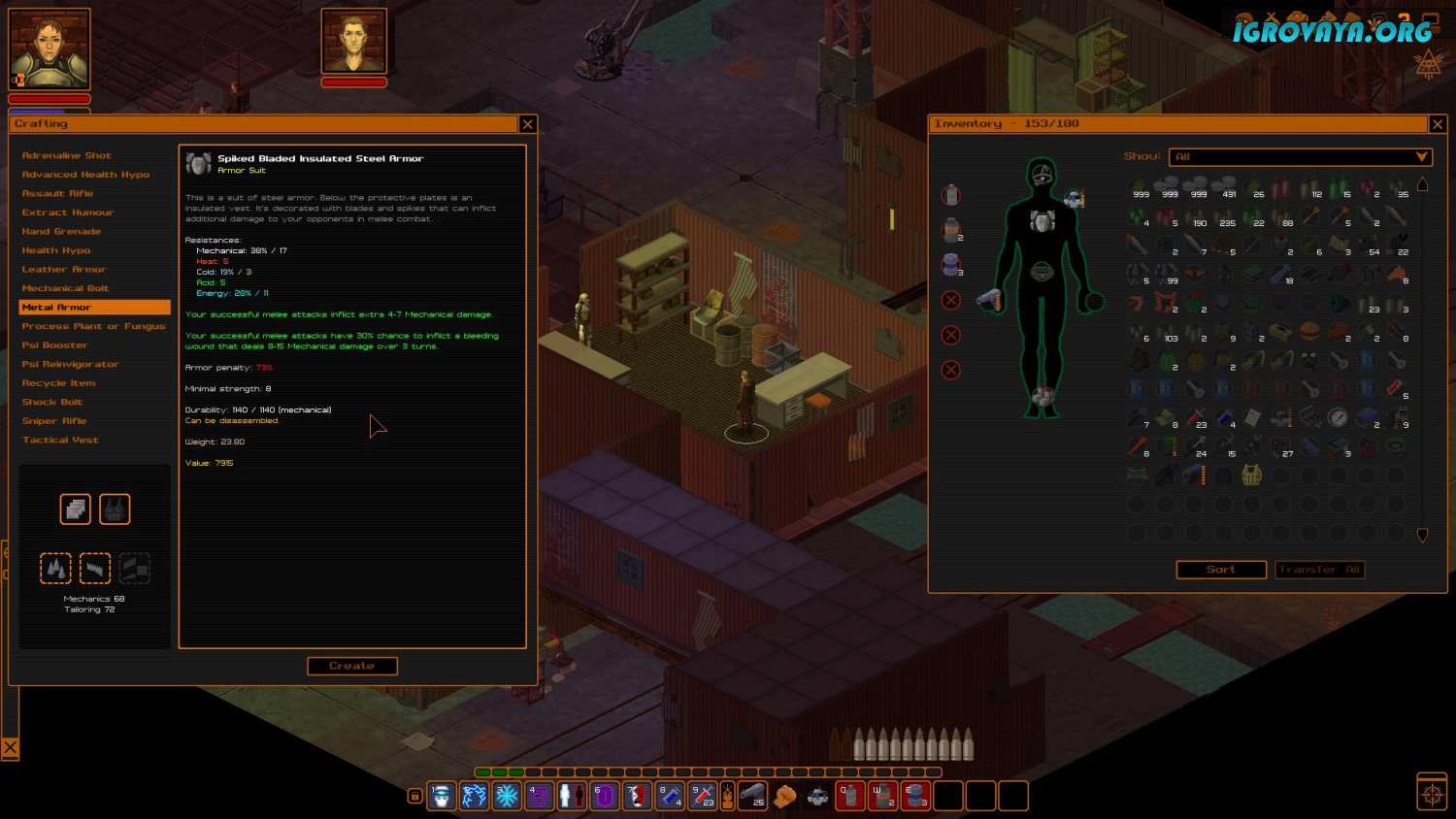Sort the inventory items
Screen dimensions: 1456x819
1221,570
